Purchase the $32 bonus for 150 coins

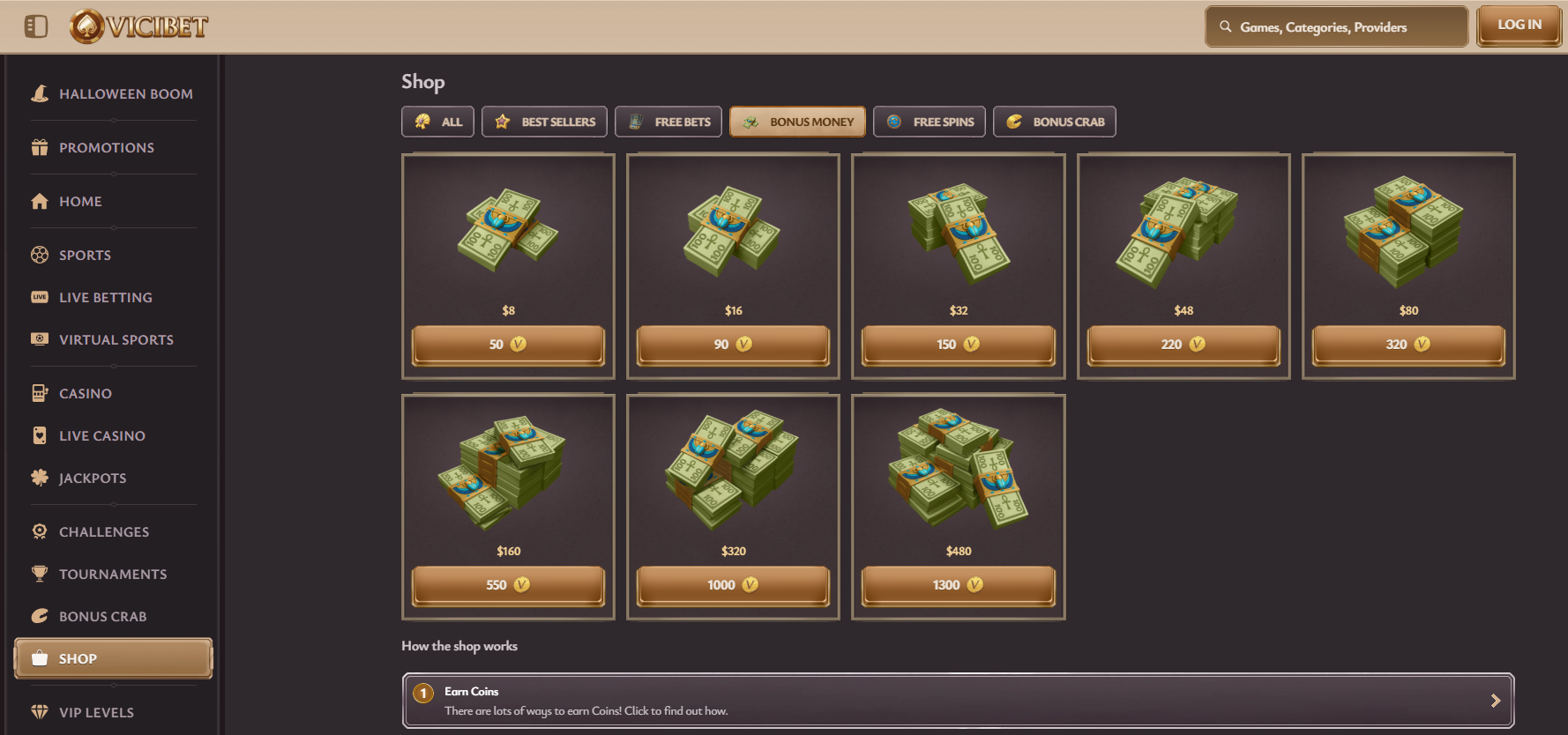point(958,345)
